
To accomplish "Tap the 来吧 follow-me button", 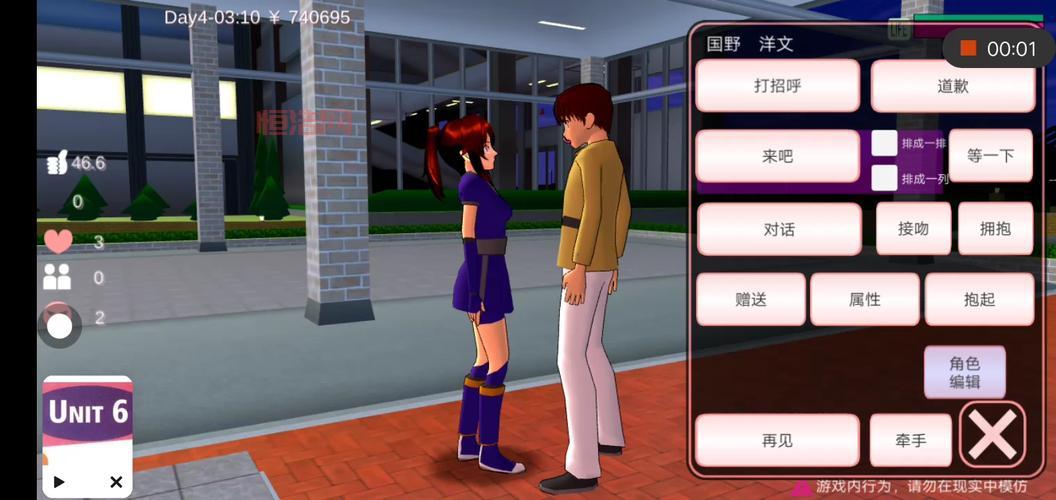I will pyautogui.click(x=777, y=156).
